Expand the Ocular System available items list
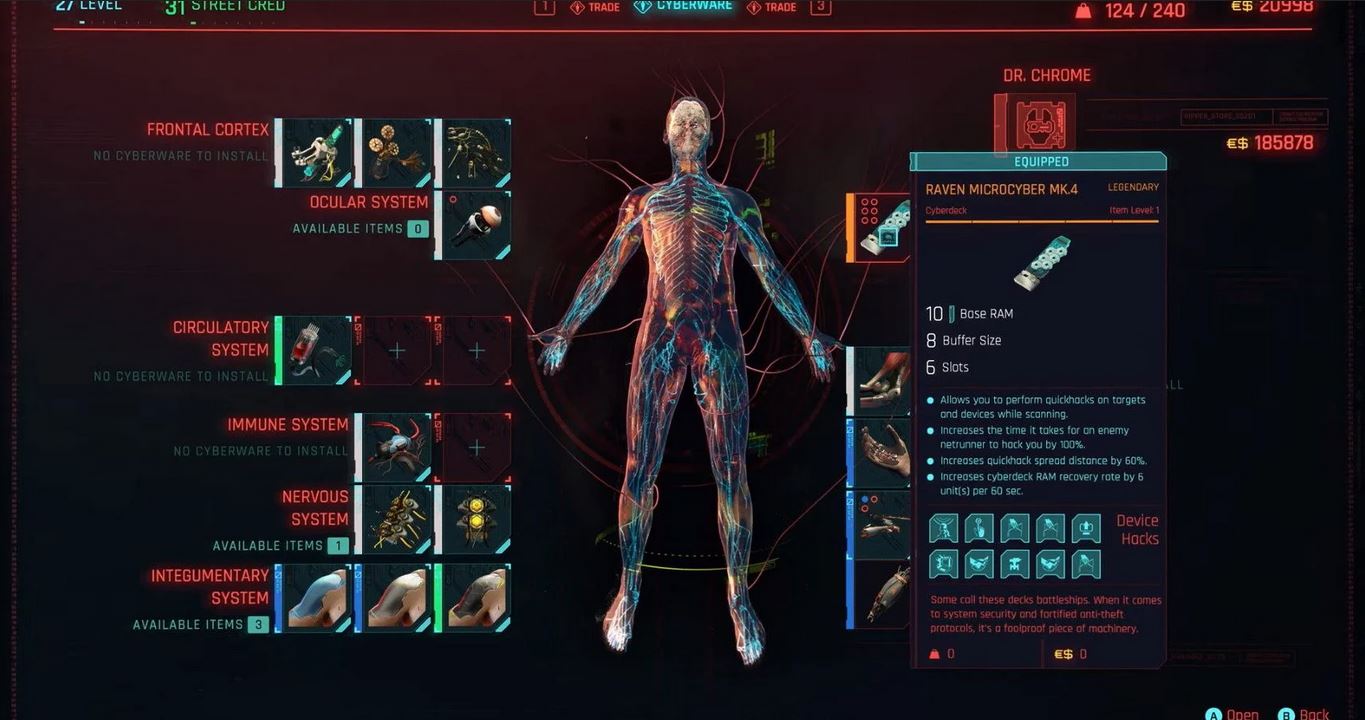 [x=359, y=228]
